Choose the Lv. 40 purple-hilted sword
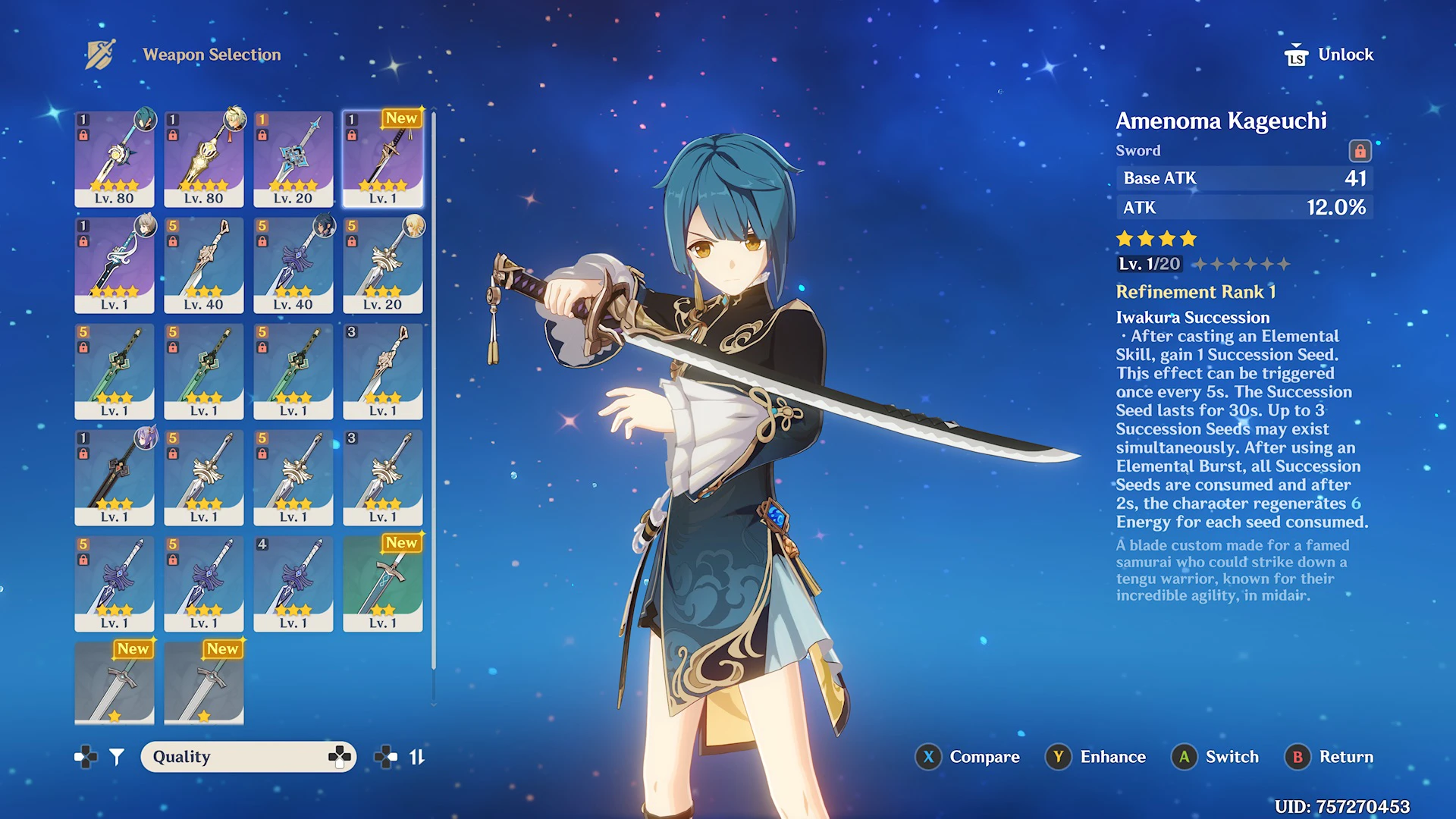Screen dimensions: 1456x819 point(293,265)
